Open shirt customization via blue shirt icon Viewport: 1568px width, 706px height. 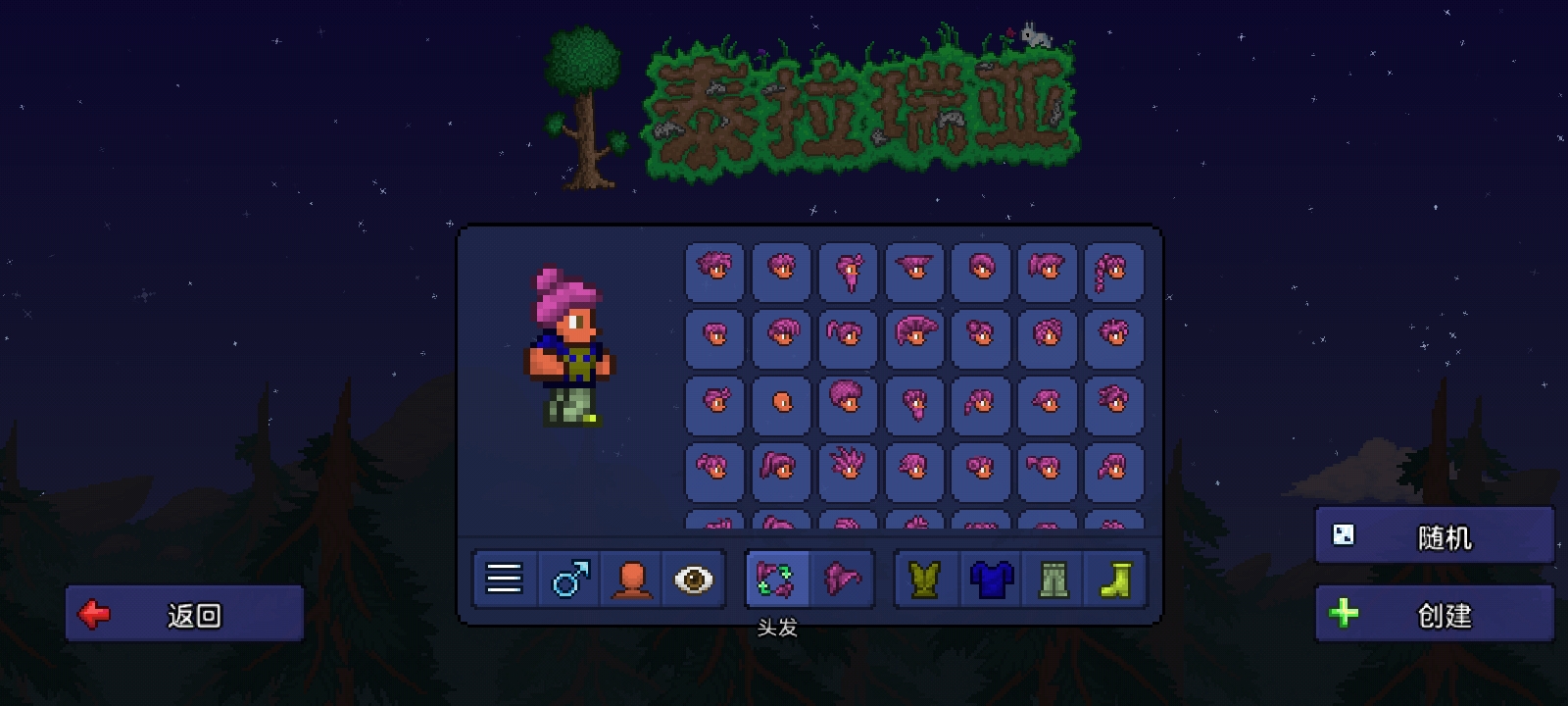pos(989,579)
